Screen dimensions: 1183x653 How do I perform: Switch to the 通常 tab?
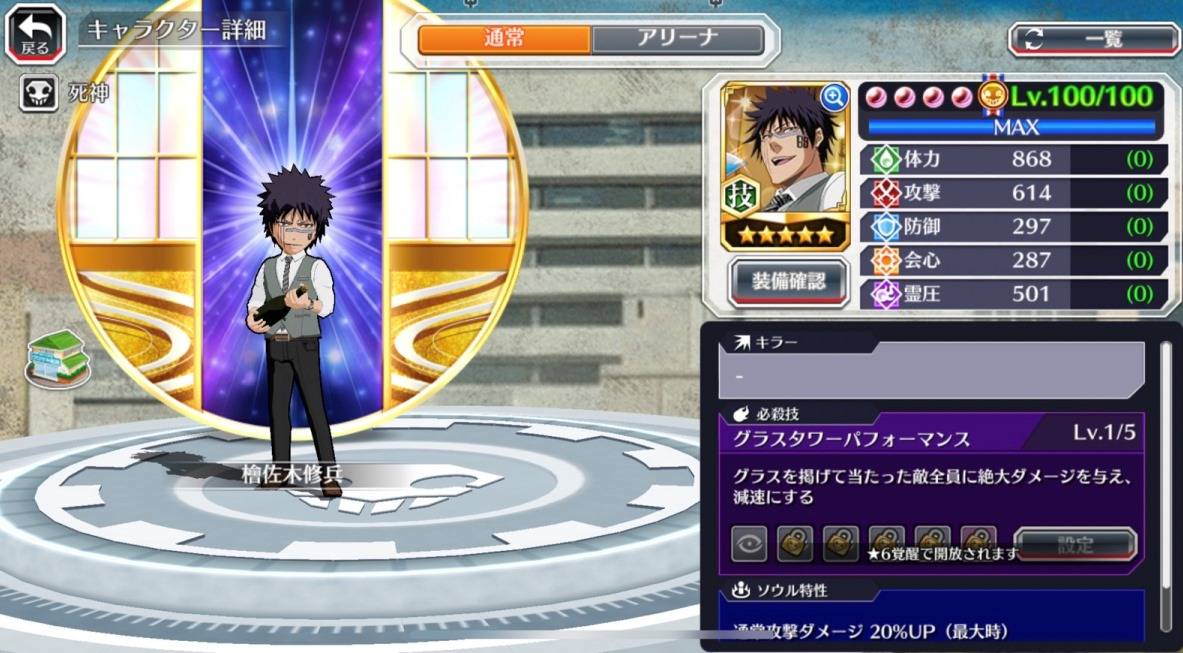[x=503, y=40]
